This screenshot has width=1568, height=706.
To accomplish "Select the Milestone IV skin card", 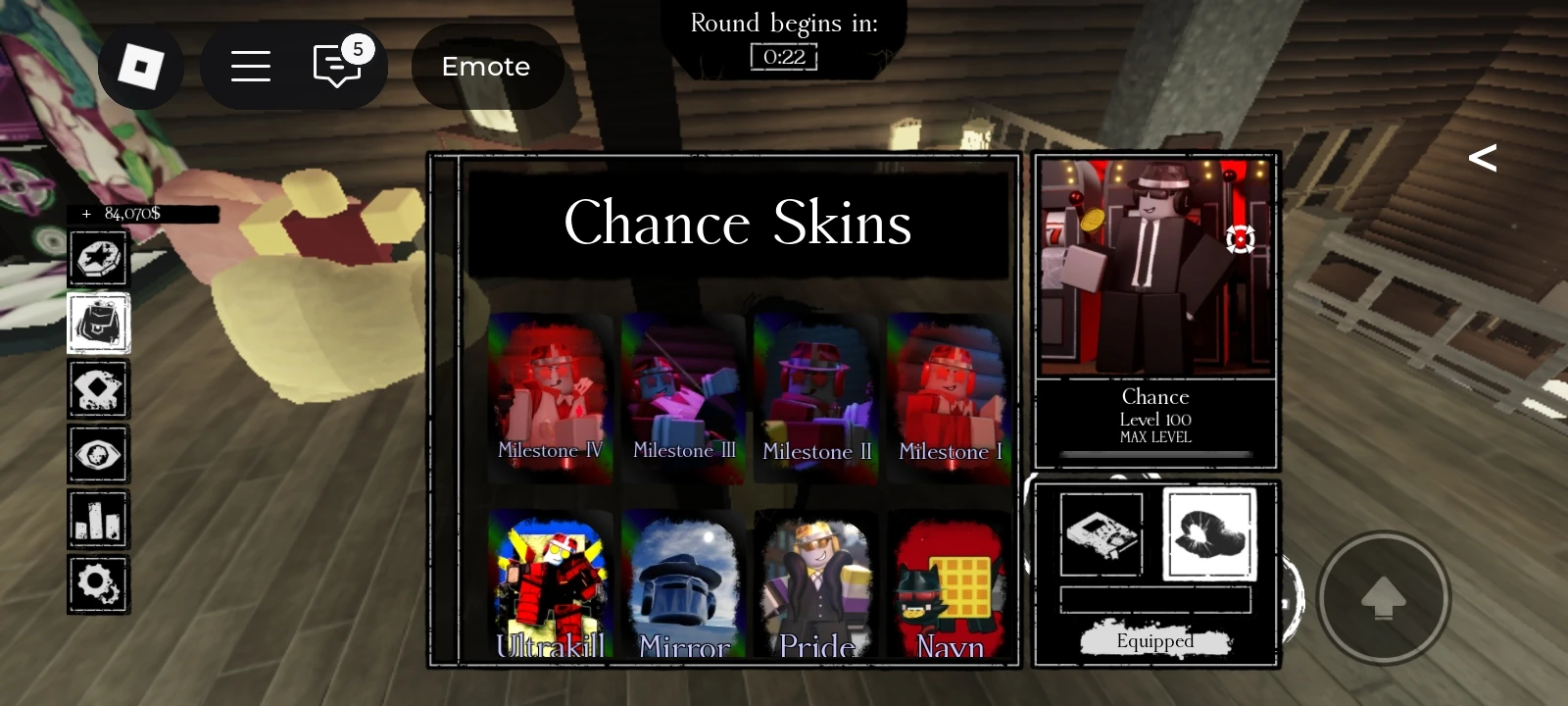I will point(550,397).
